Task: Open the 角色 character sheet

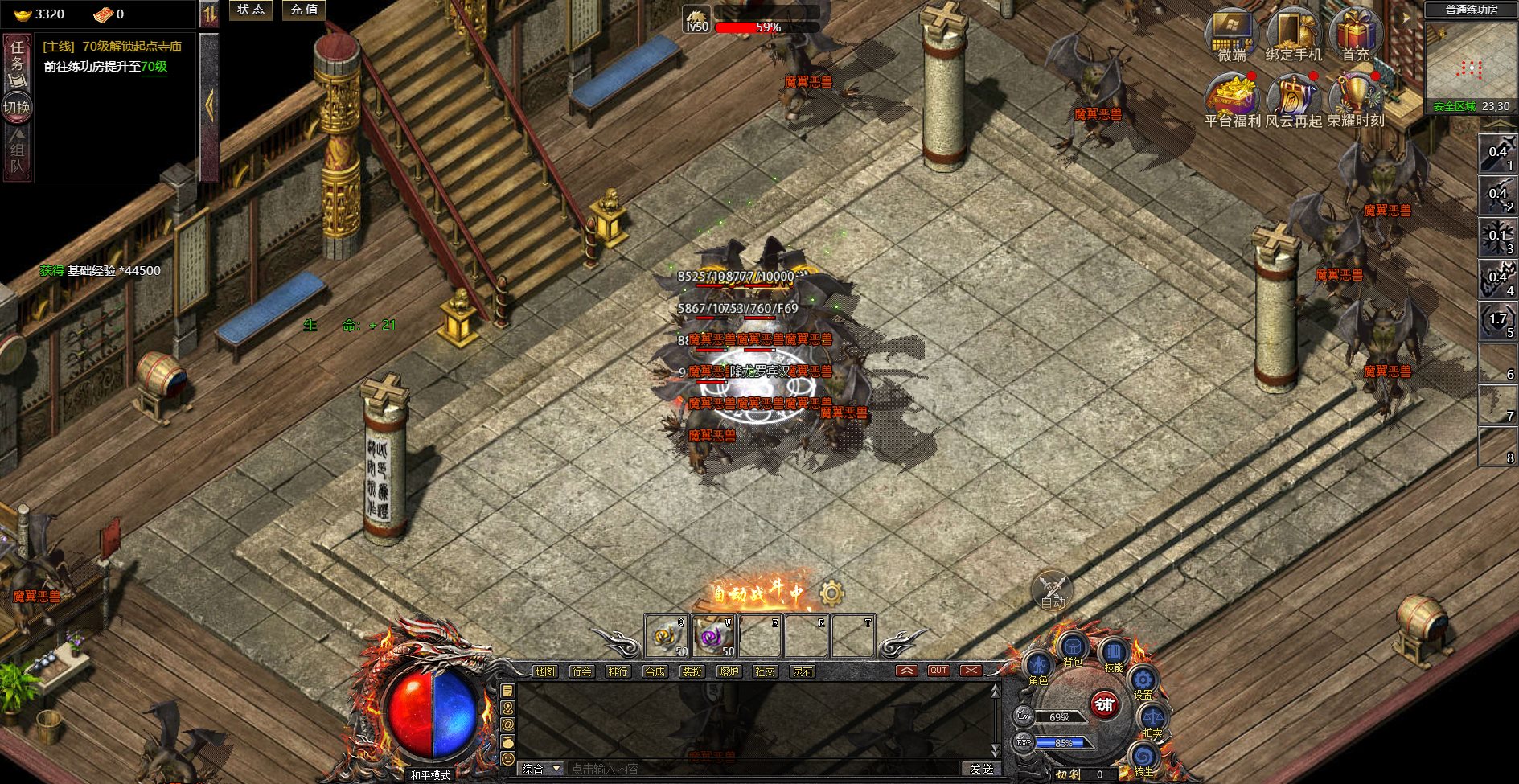Action: pyautogui.click(x=1038, y=667)
